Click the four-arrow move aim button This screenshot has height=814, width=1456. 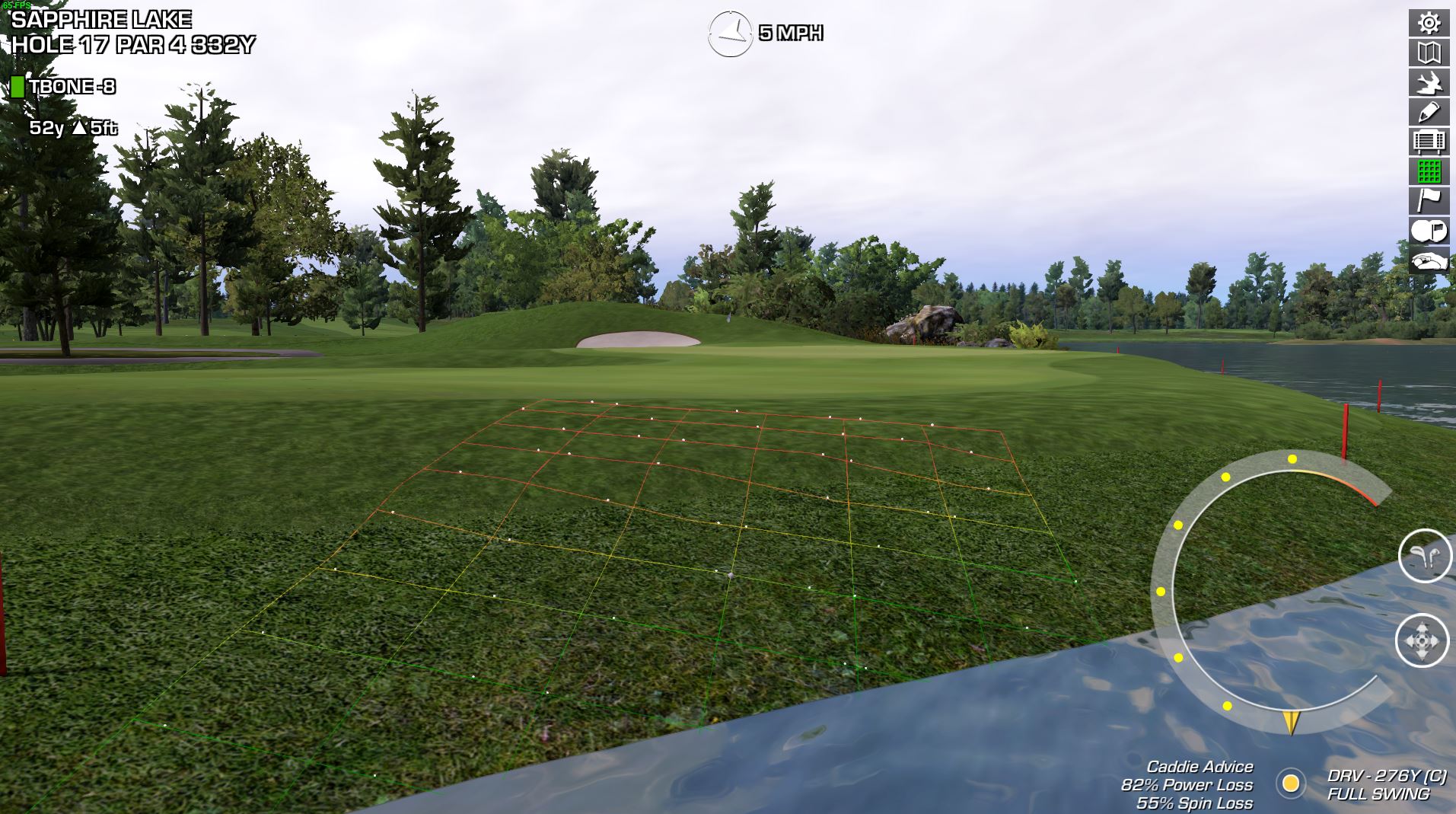[x=1422, y=640]
